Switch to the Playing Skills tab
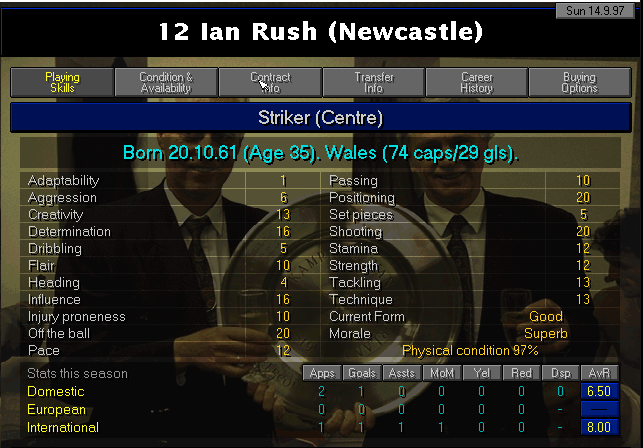Viewport: 643px width, 448px height. (x=62, y=82)
